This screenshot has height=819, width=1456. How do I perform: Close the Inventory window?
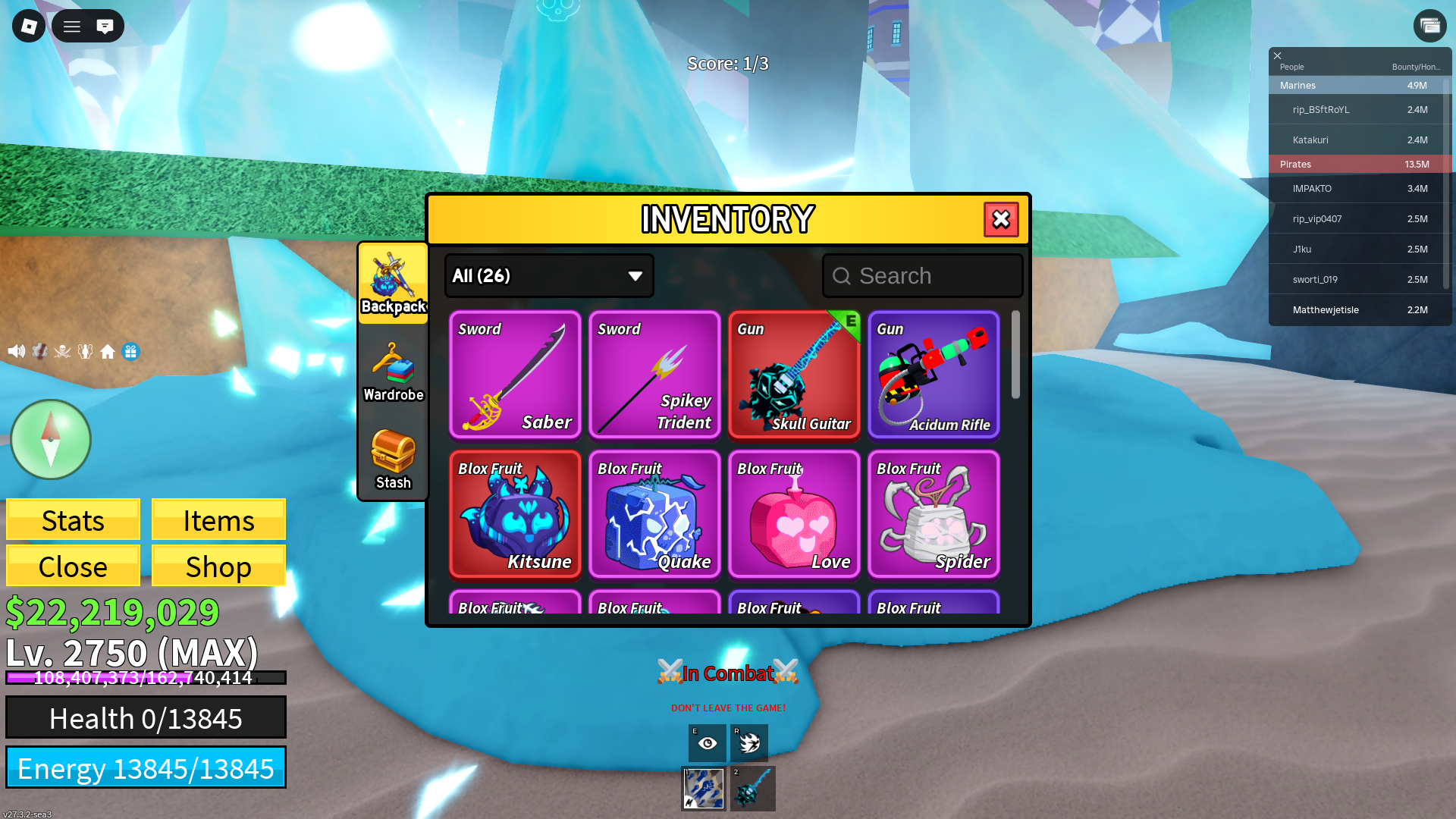click(x=1001, y=220)
